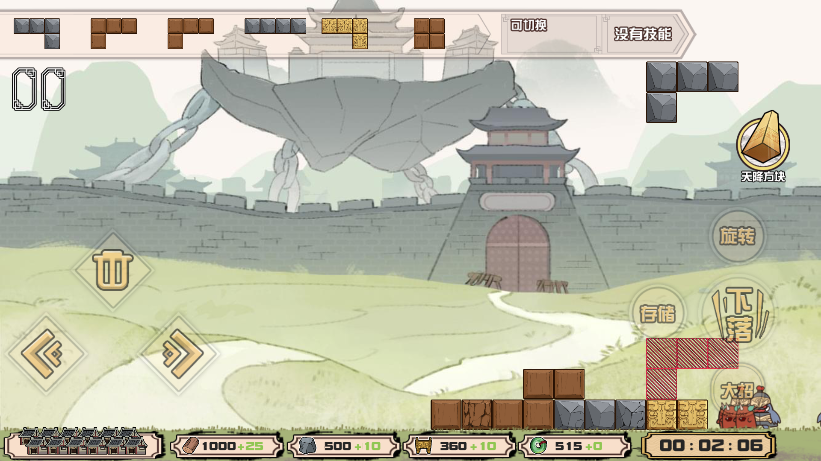Click the 没有技能 skill slot
The width and height of the screenshot is (821, 461).
click(642, 34)
